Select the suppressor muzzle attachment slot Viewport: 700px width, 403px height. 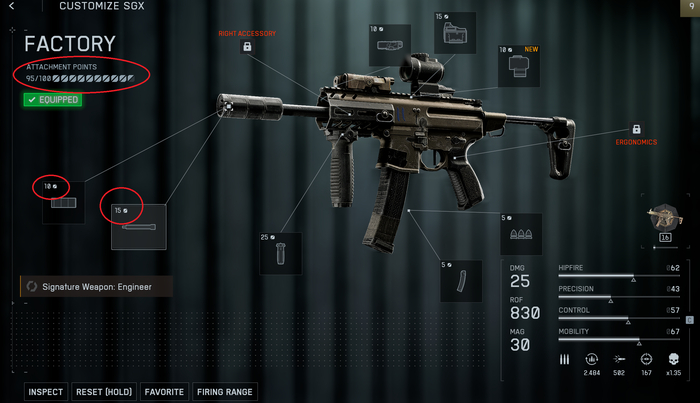pyautogui.click(x=63, y=203)
